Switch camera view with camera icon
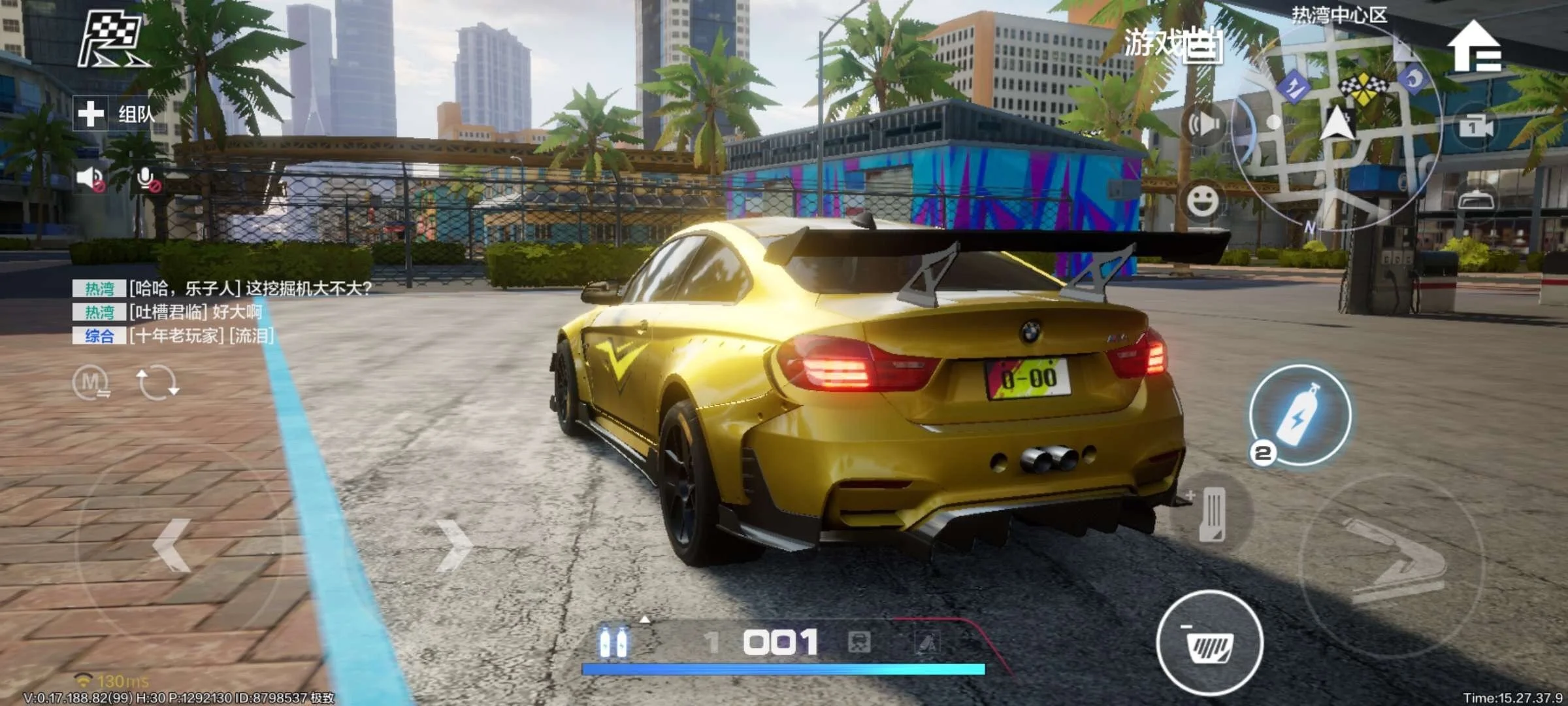The width and height of the screenshot is (1568, 706). [1476, 126]
